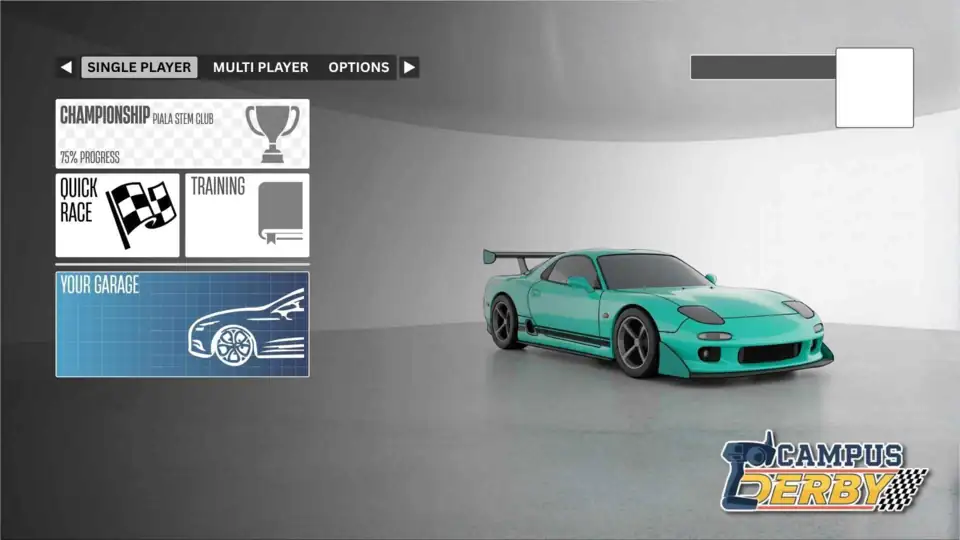This screenshot has width=960, height=540.
Task: Open Your Garage
Action: pyautogui.click(x=182, y=324)
